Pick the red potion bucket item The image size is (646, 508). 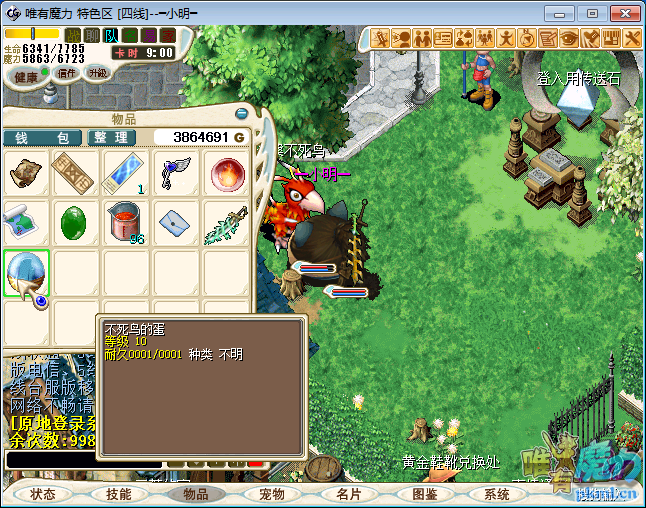tap(126, 223)
